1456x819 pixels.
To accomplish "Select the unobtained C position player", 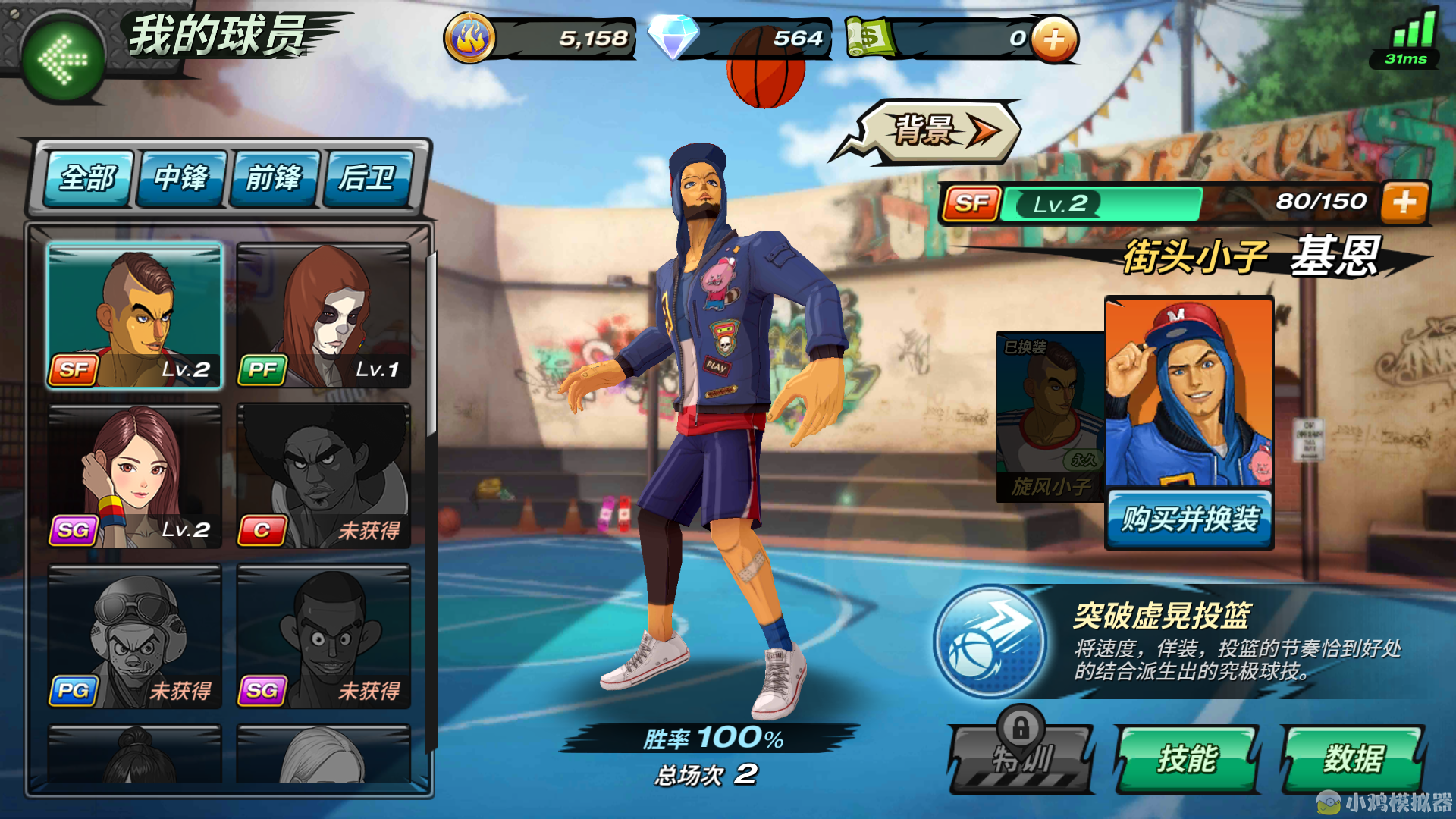I will coord(325,475).
